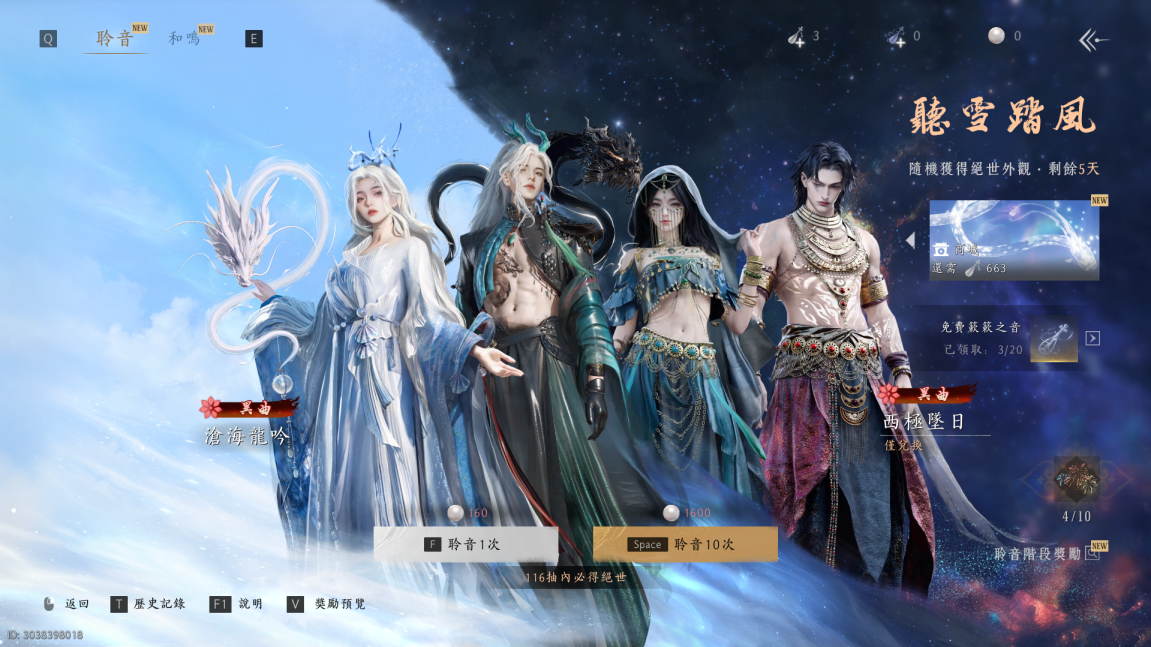Select the 西極墜日 outfit label
Screen dimensions: 1151x647
924,422
